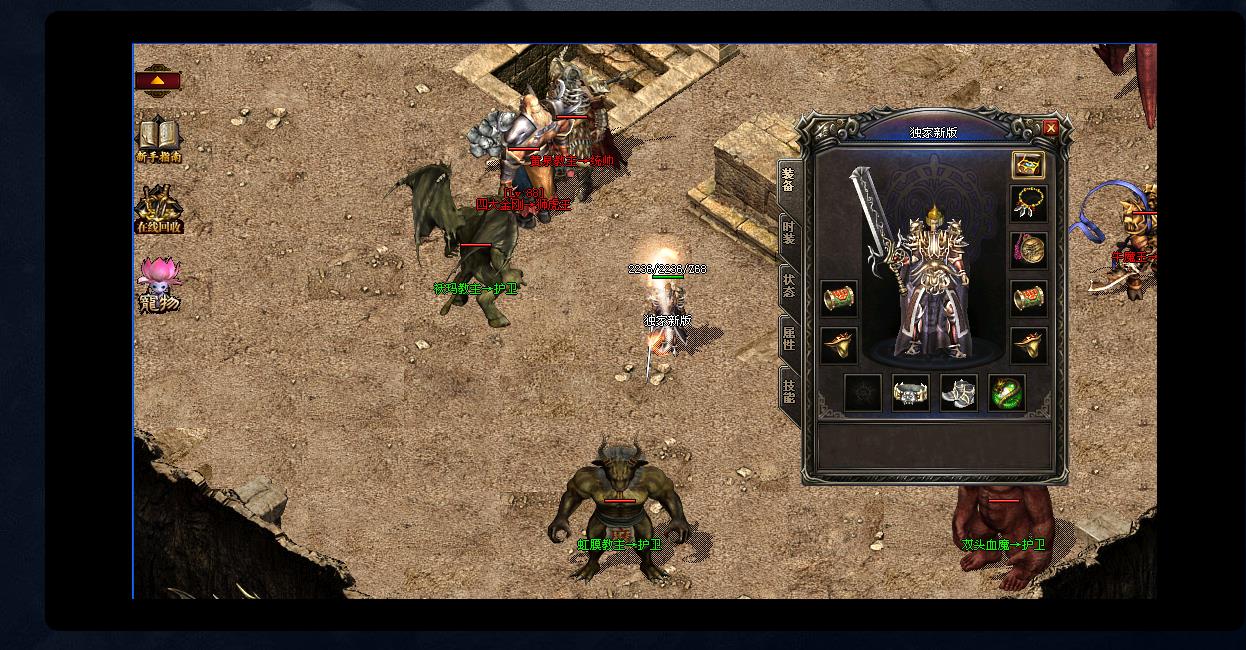Select the round medal equipment slot
The width and height of the screenshot is (1246, 650).
pyautogui.click(x=1028, y=249)
